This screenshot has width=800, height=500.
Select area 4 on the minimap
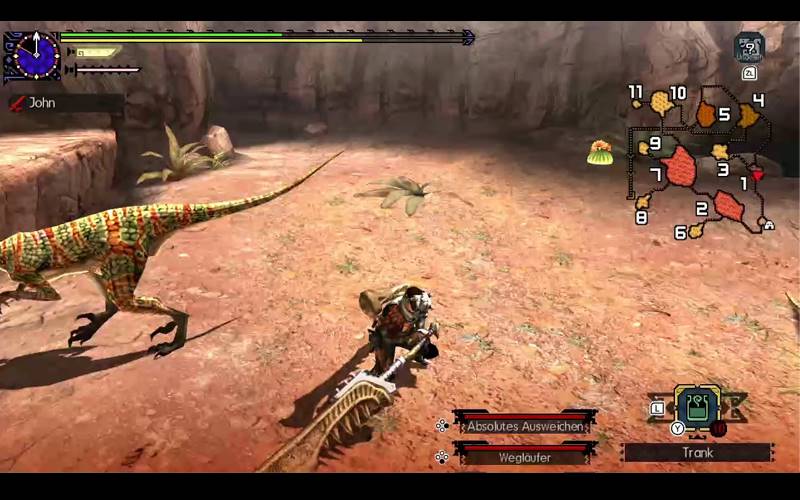tap(747, 116)
